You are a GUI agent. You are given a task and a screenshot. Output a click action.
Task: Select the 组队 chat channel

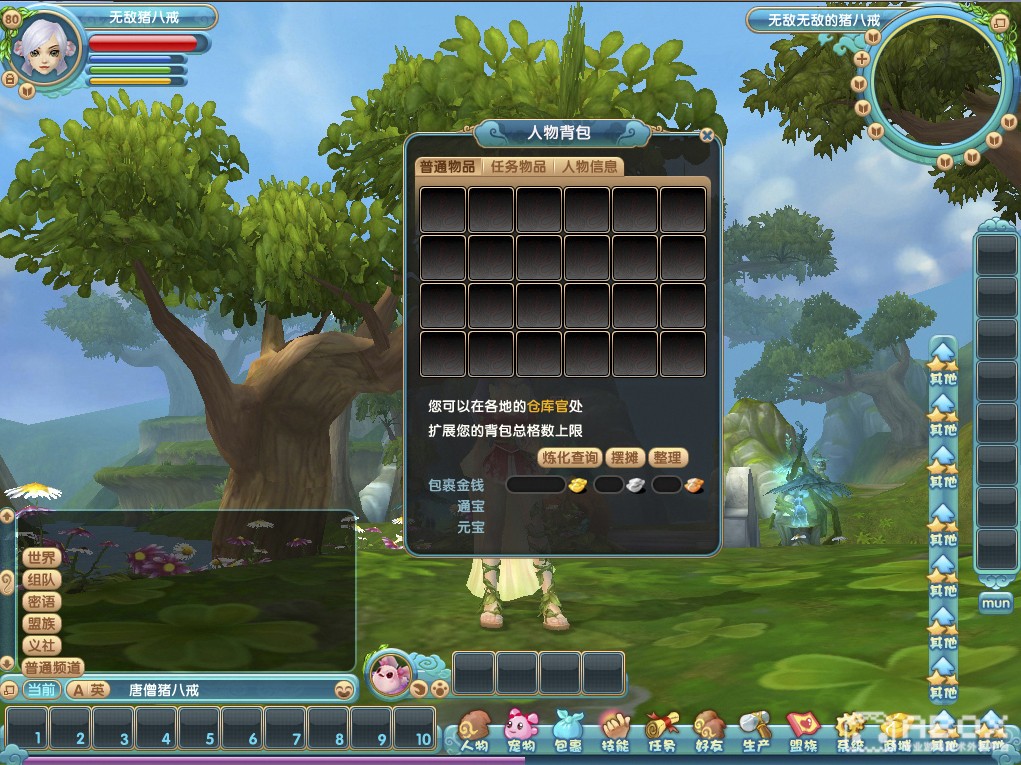[x=41, y=580]
